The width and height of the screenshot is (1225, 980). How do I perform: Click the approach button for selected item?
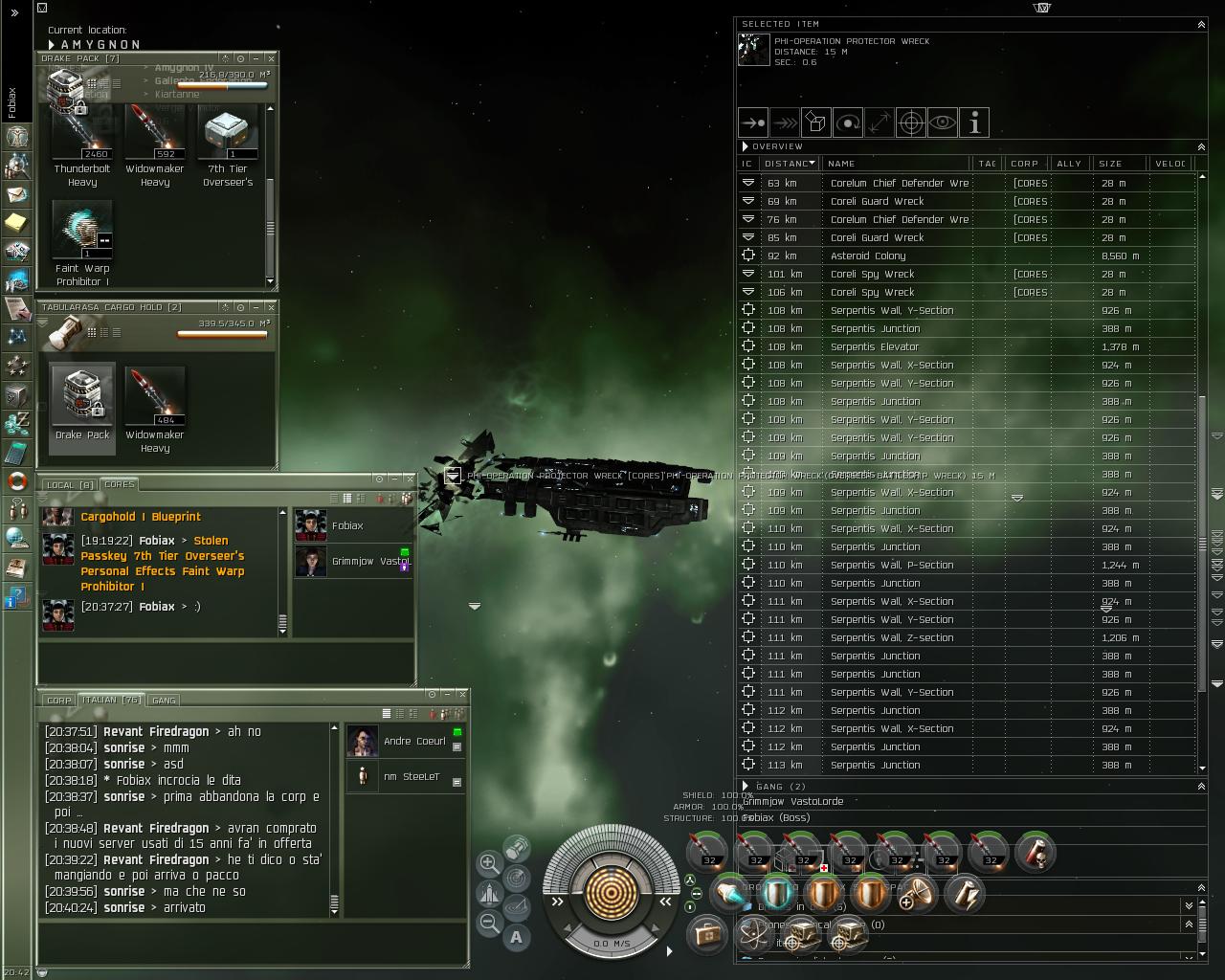point(754,122)
